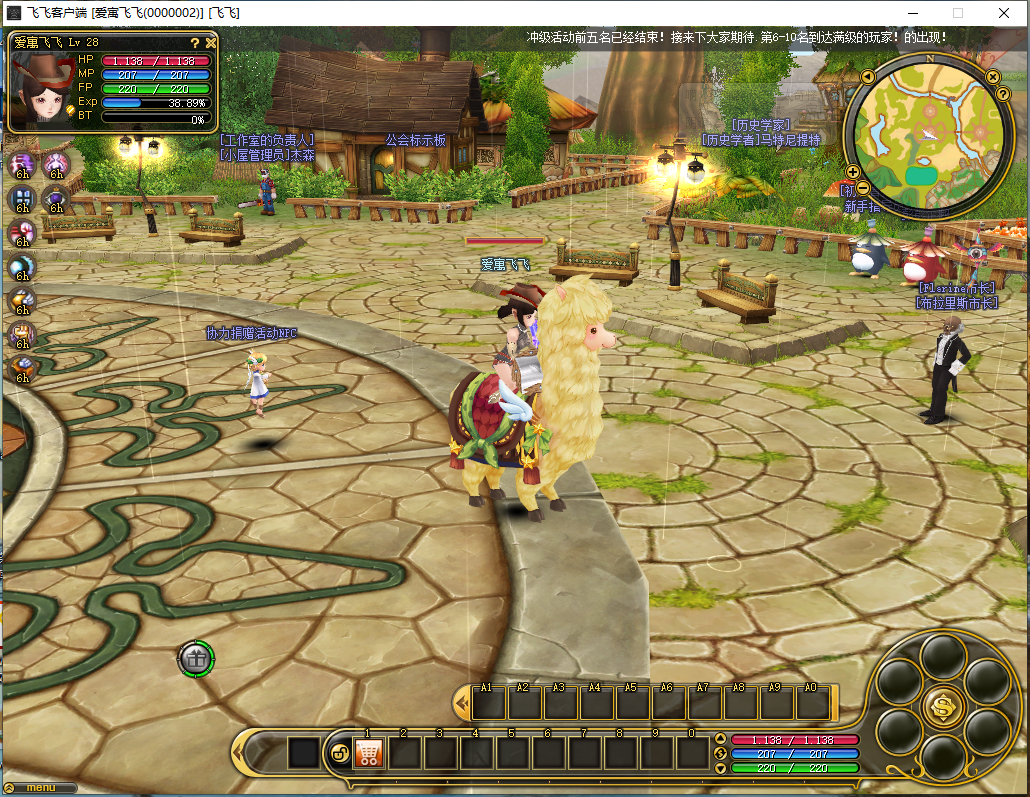Select the cyan orb buff icon
Screen dimensions: 1030x797
[20, 267]
